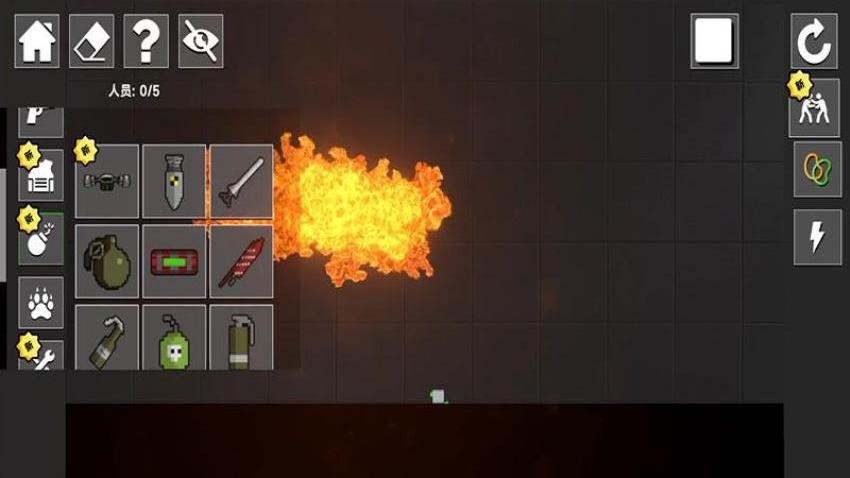The width and height of the screenshot is (850, 478).
Task: Activate the eraser tool
Action: pos(91,41)
